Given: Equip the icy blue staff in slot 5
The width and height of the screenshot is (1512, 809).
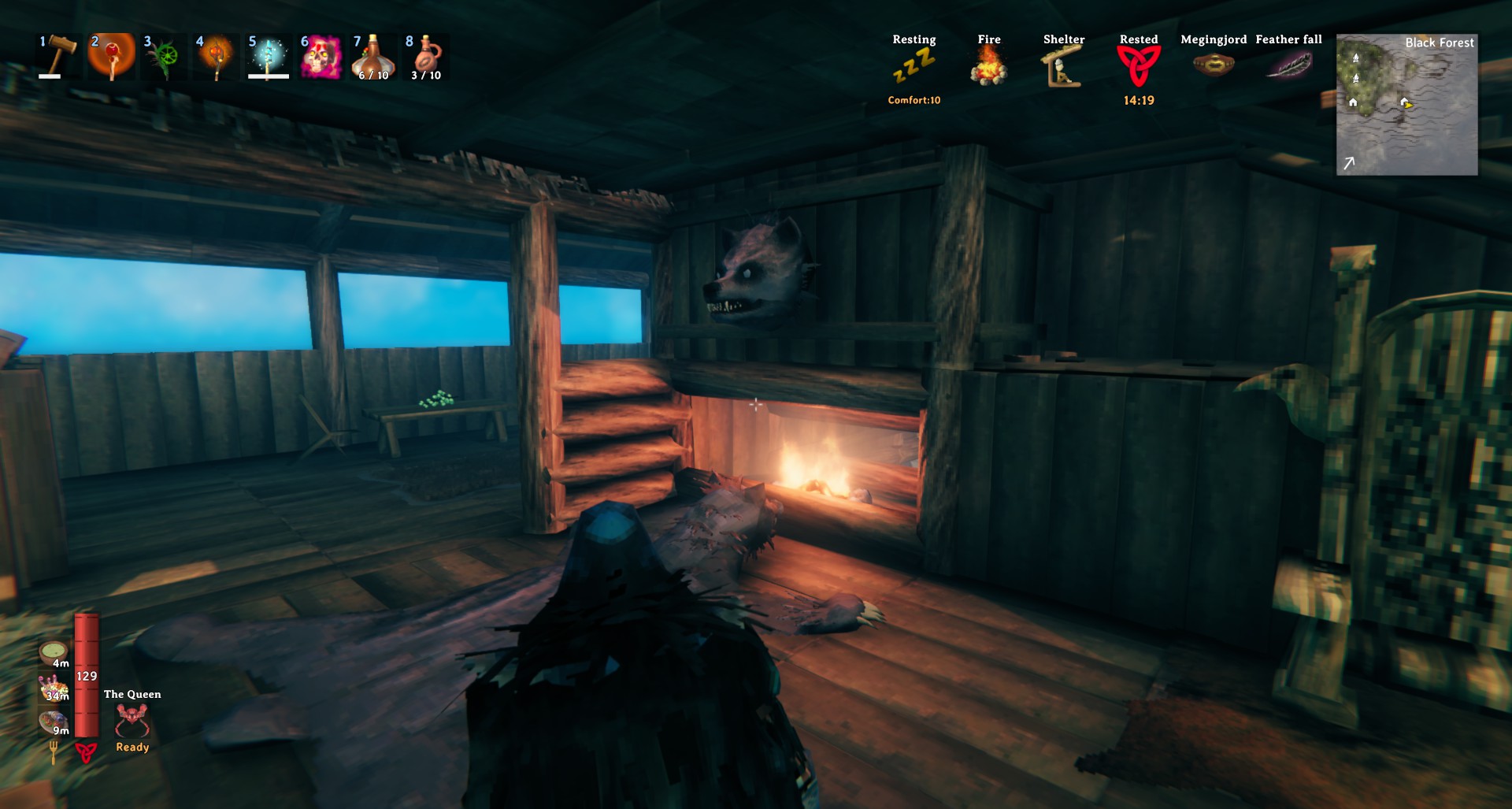Looking at the screenshot, I should coord(268,57).
